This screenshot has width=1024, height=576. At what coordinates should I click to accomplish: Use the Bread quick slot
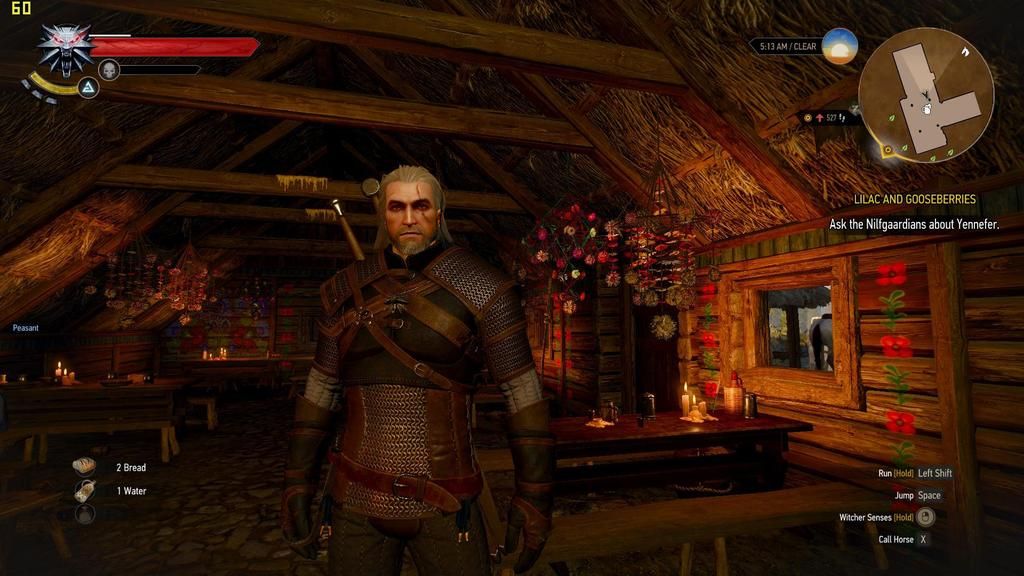pyautogui.click(x=86, y=467)
